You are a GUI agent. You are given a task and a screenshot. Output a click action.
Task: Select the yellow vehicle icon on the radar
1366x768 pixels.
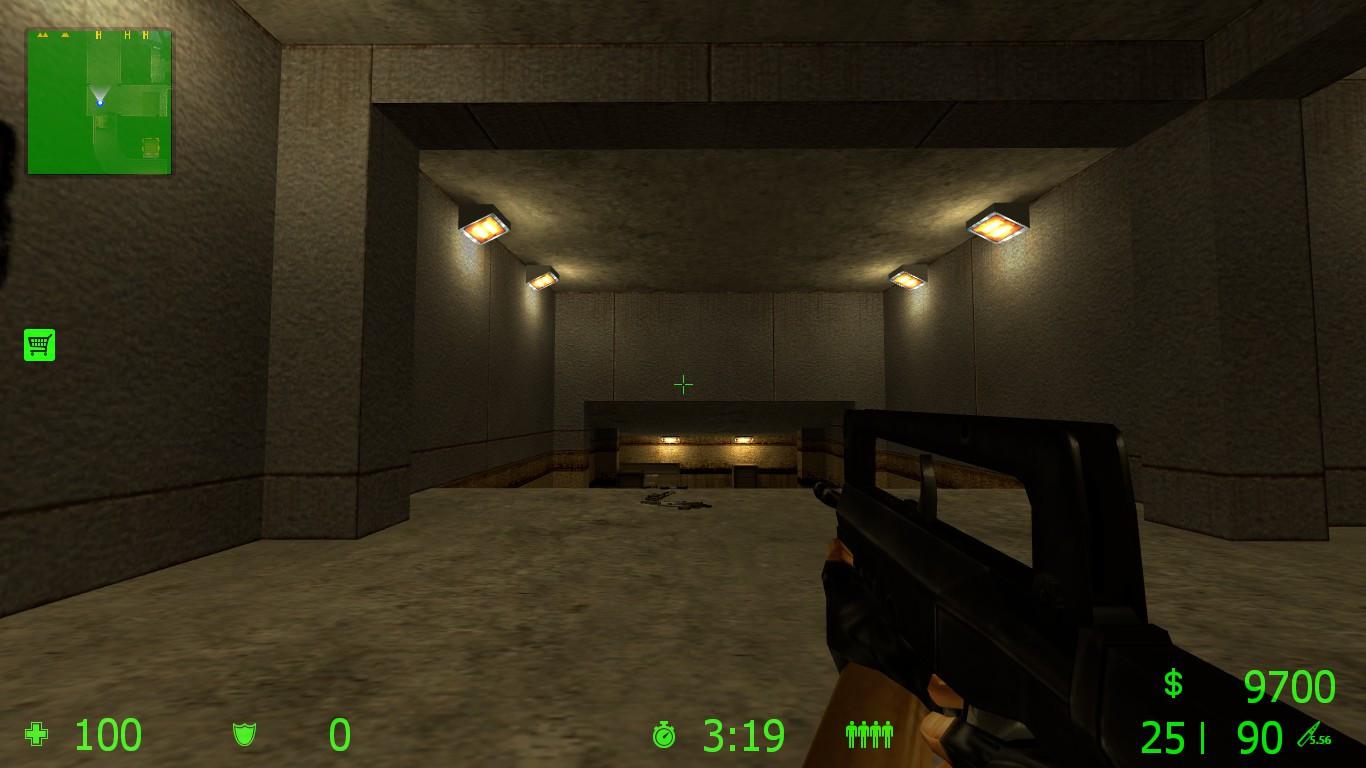coord(151,146)
